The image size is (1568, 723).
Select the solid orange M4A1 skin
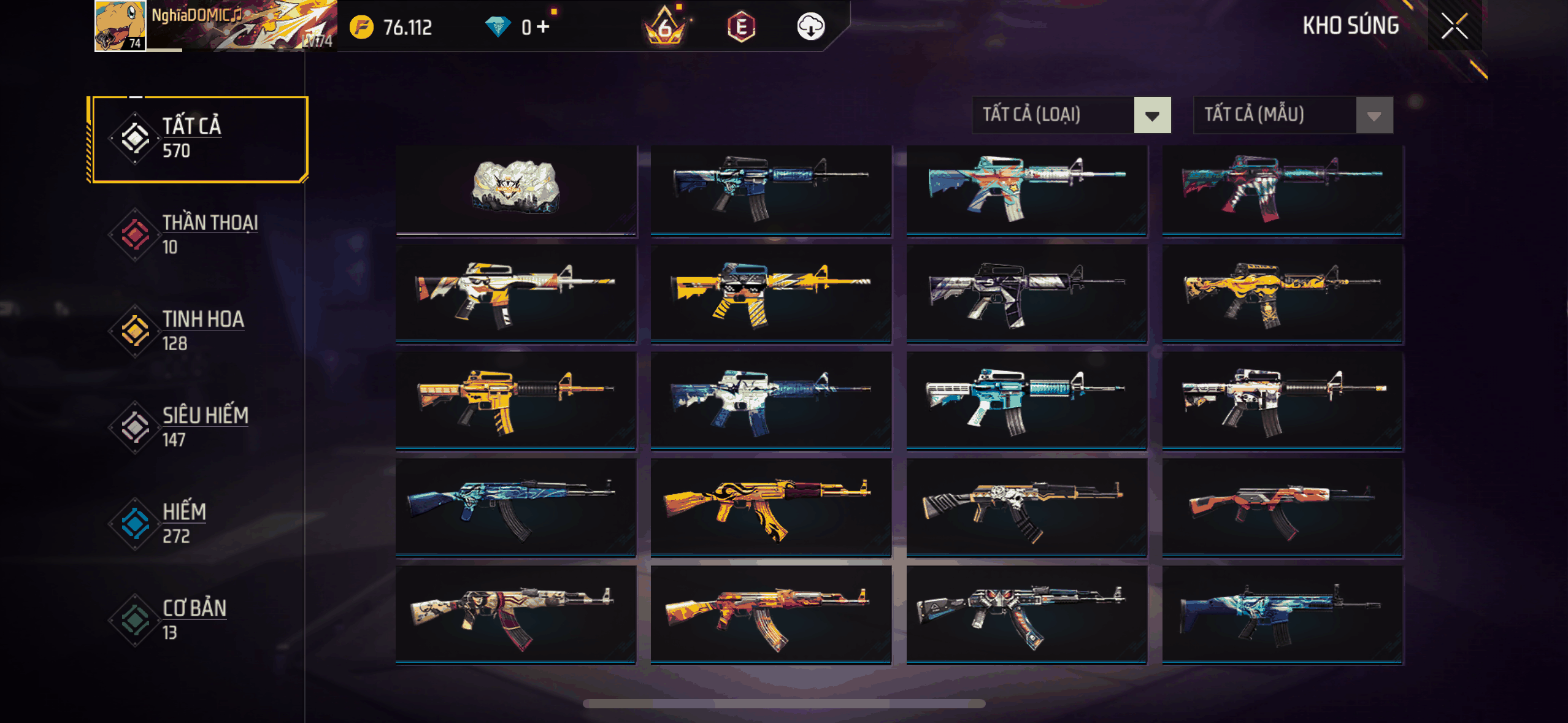coord(515,400)
